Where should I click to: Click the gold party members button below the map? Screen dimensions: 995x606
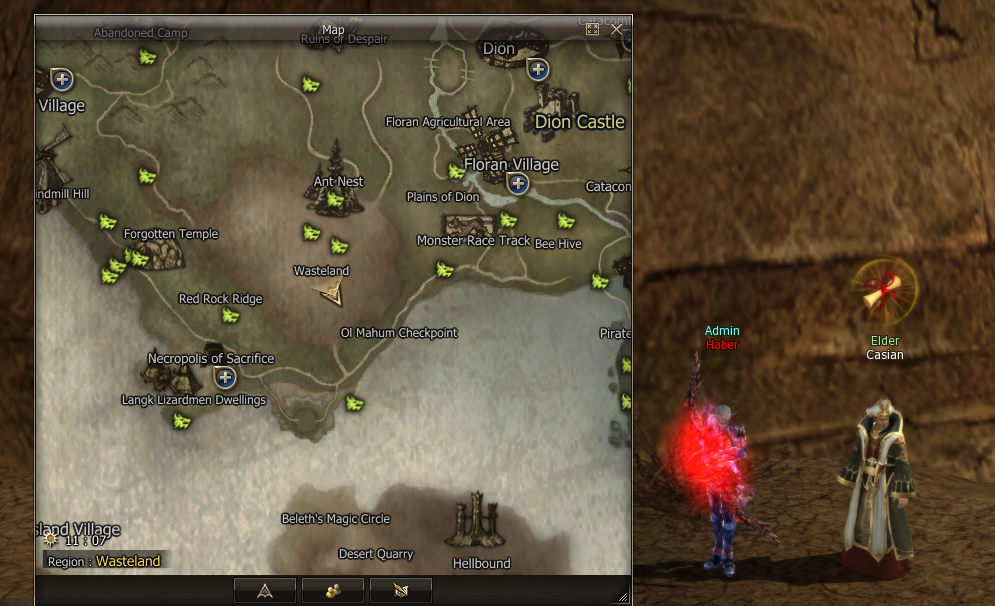332,591
